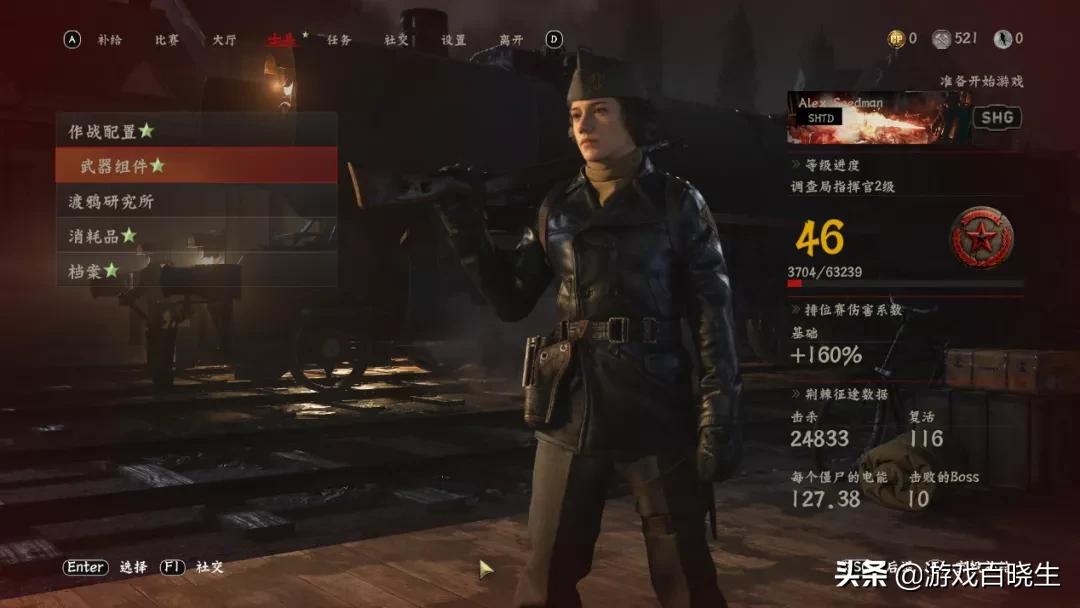Open the 任务 (Missions) tab
Viewport: 1080px width, 608px height.
pyautogui.click(x=340, y=40)
